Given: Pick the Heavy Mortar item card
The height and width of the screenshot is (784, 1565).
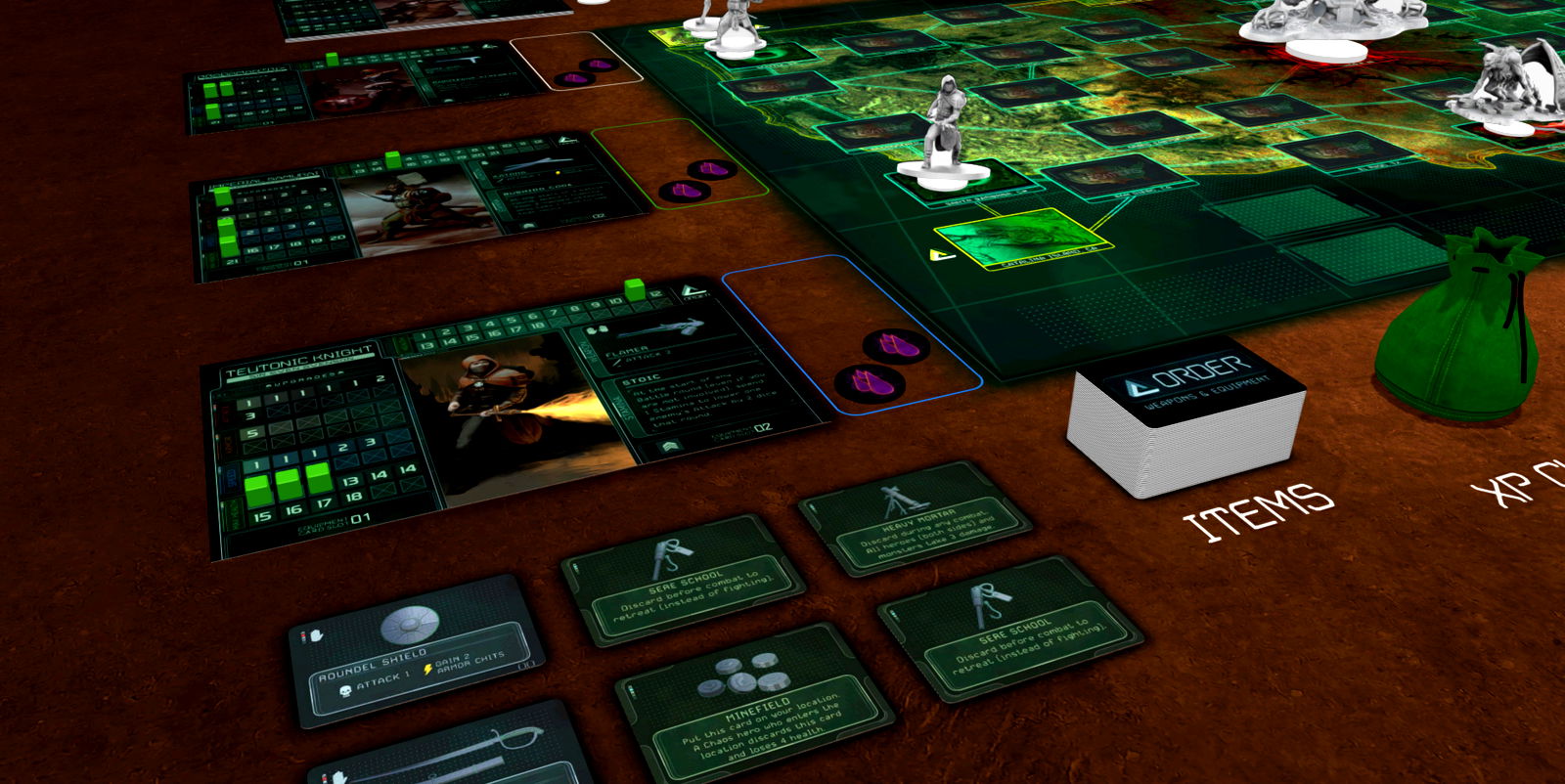Looking at the screenshot, I should click(x=914, y=517).
